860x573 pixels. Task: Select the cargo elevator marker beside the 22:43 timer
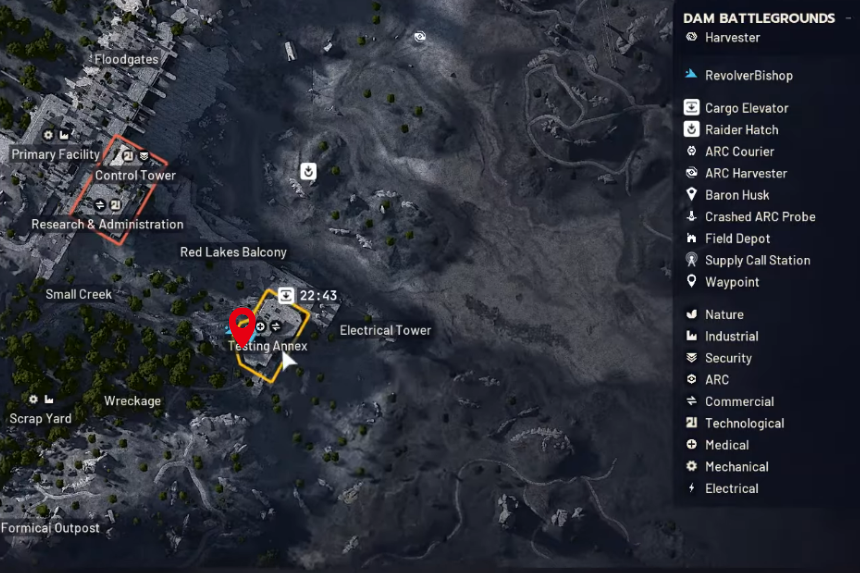[x=286, y=295]
